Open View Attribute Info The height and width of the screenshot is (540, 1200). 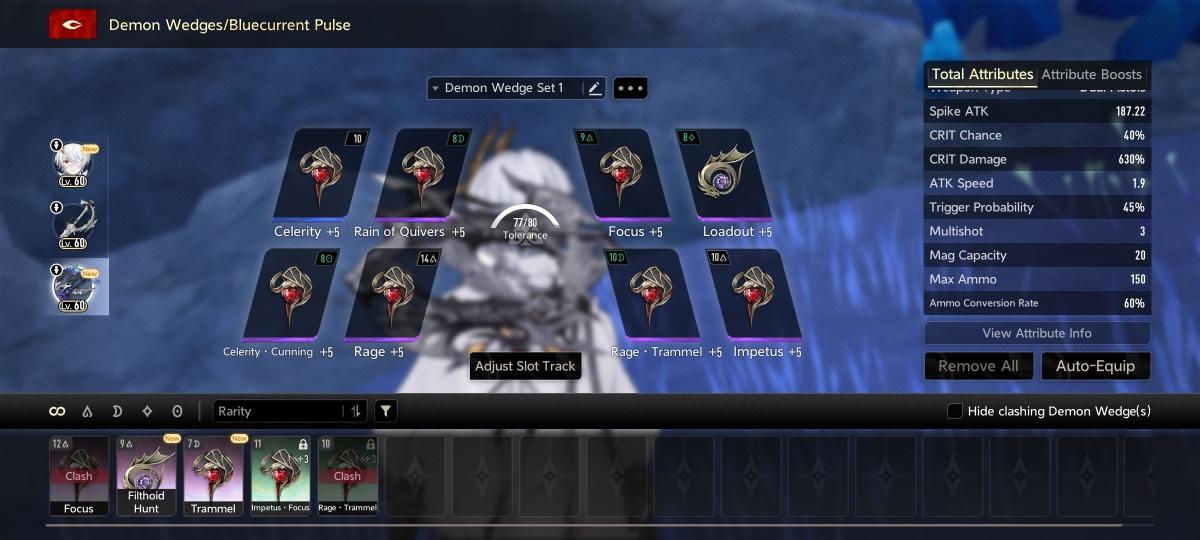[1037, 333]
